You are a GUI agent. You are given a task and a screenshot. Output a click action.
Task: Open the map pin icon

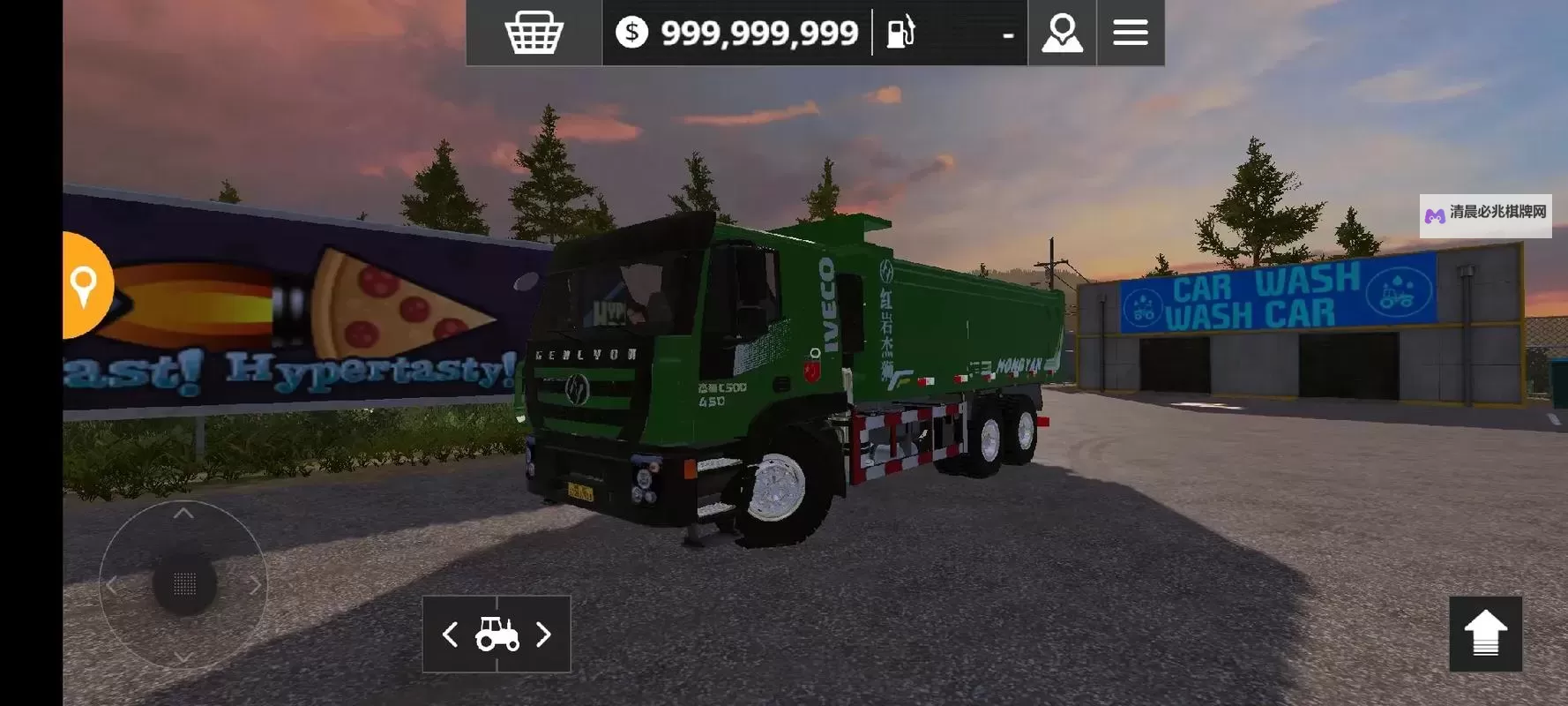click(1062, 33)
